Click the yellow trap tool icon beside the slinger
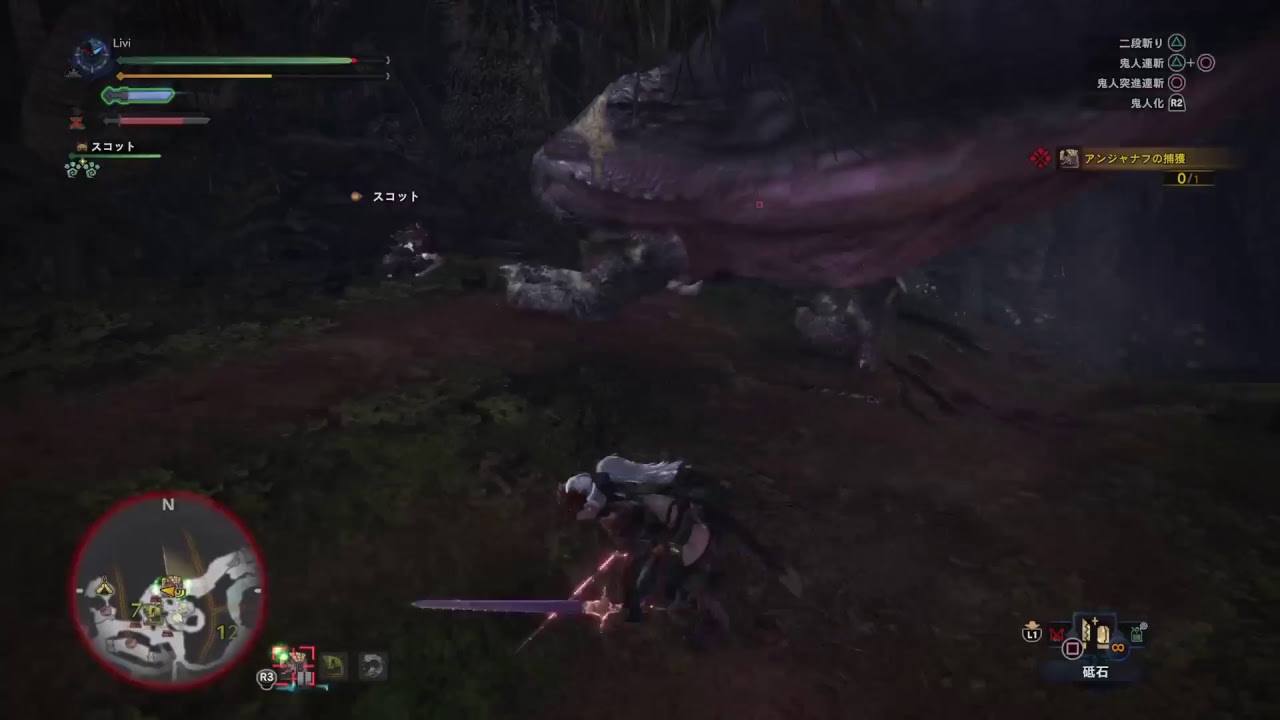1280x720 pixels. (x=334, y=664)
